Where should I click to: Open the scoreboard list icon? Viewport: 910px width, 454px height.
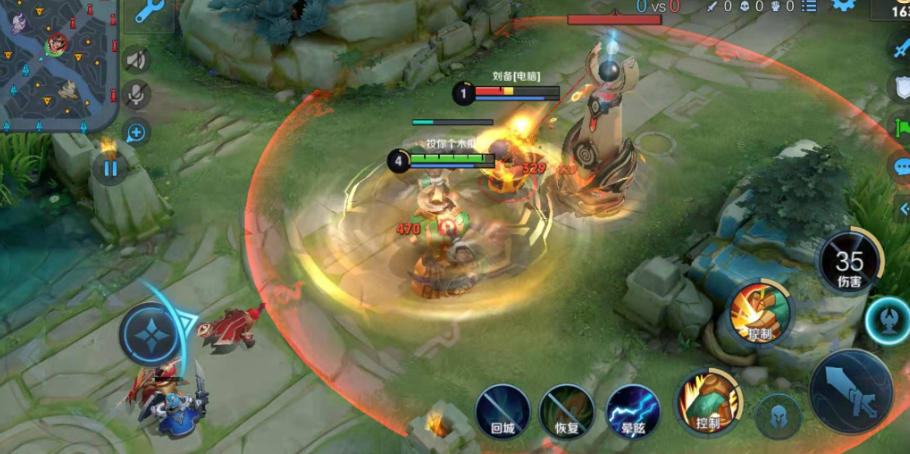pos(808,6)
